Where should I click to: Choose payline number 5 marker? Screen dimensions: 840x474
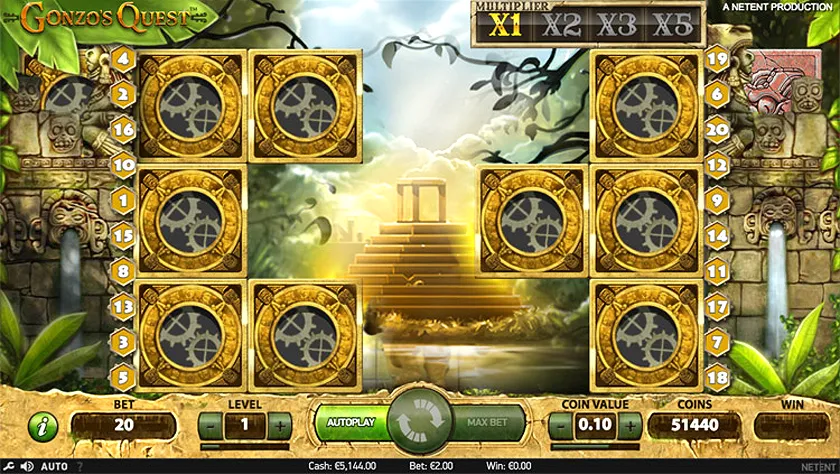point(125,377)
